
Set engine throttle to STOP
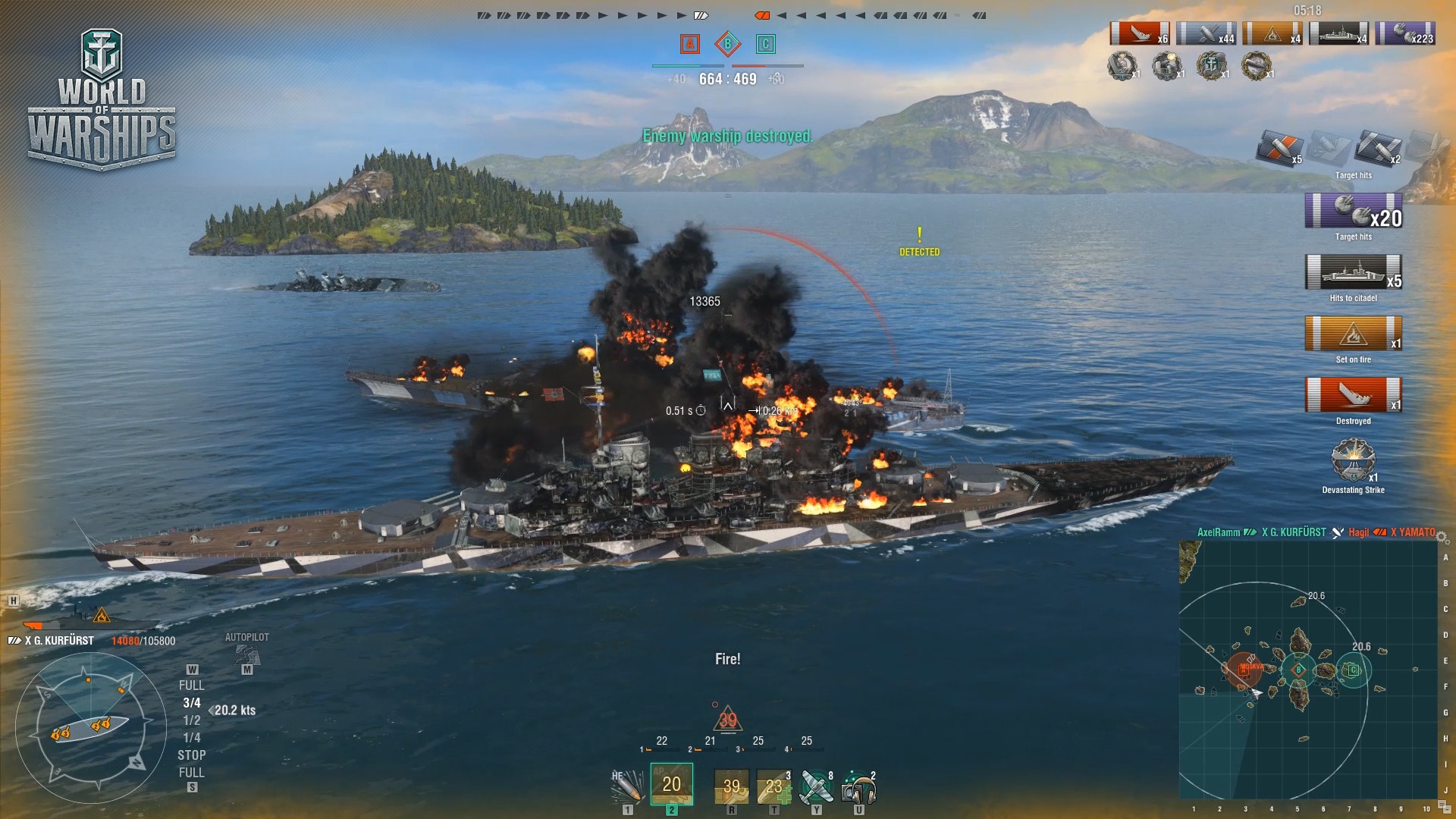(192, 755)
